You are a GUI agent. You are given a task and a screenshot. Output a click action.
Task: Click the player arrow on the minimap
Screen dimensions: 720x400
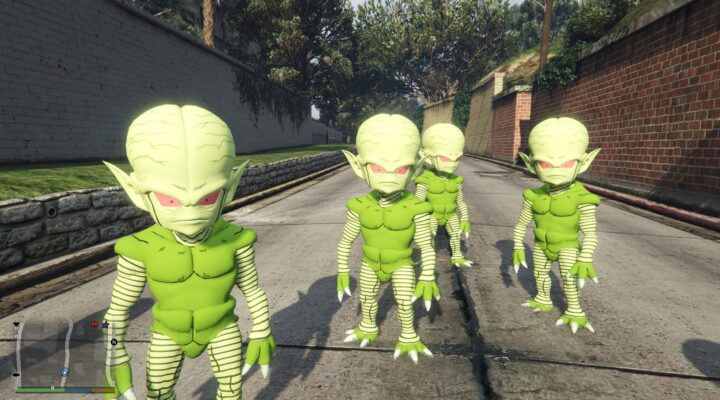pyautogui.click(x=64, y=371)
